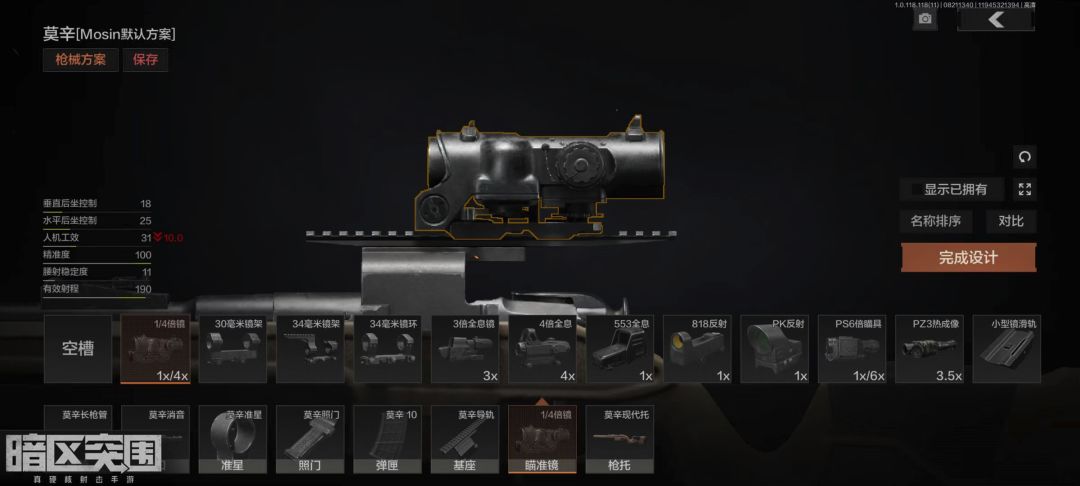Screen dimensions: 1080x486
Task: Toggle 显示已拥有 owned-only filter
Action: [x=954, y=189]
